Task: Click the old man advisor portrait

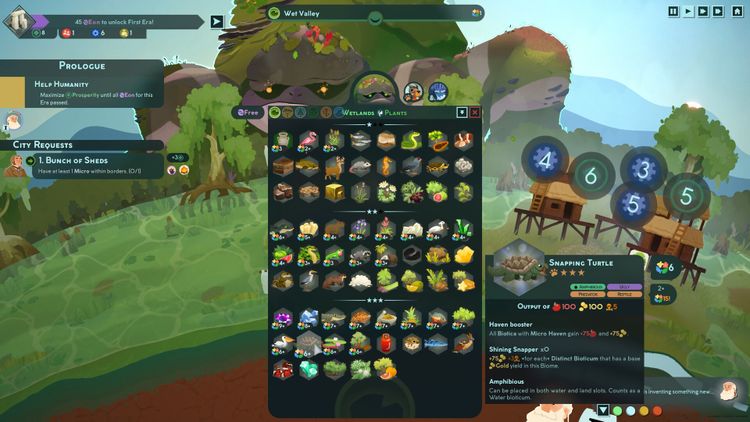Action: (x=12, y=123)
